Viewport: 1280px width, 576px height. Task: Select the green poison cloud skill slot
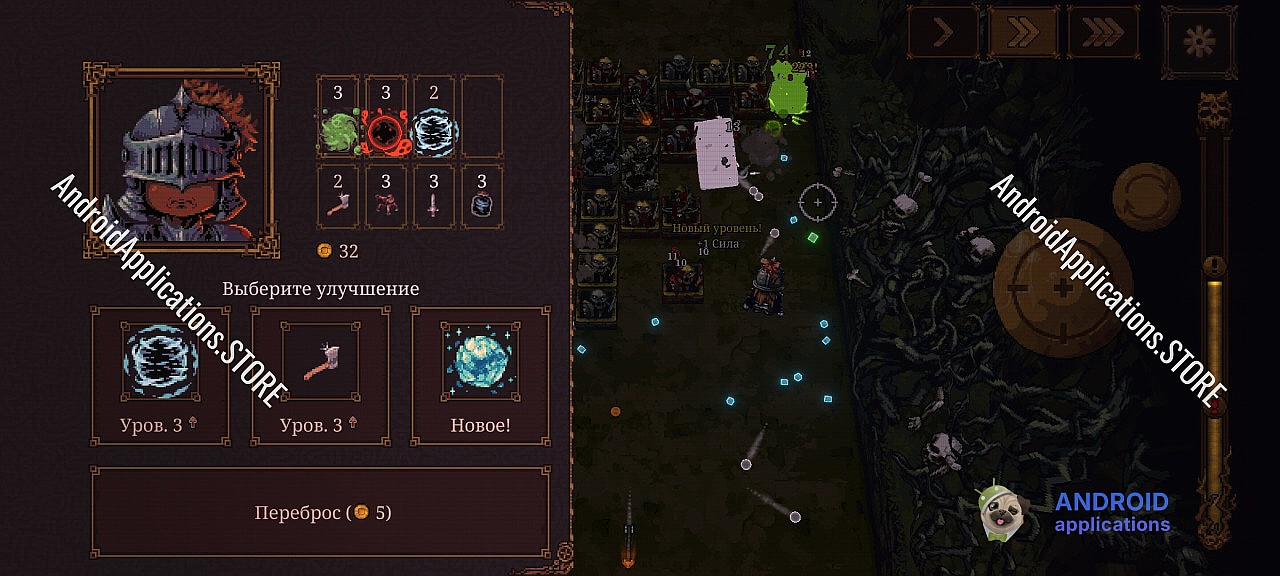click(338, 118)
